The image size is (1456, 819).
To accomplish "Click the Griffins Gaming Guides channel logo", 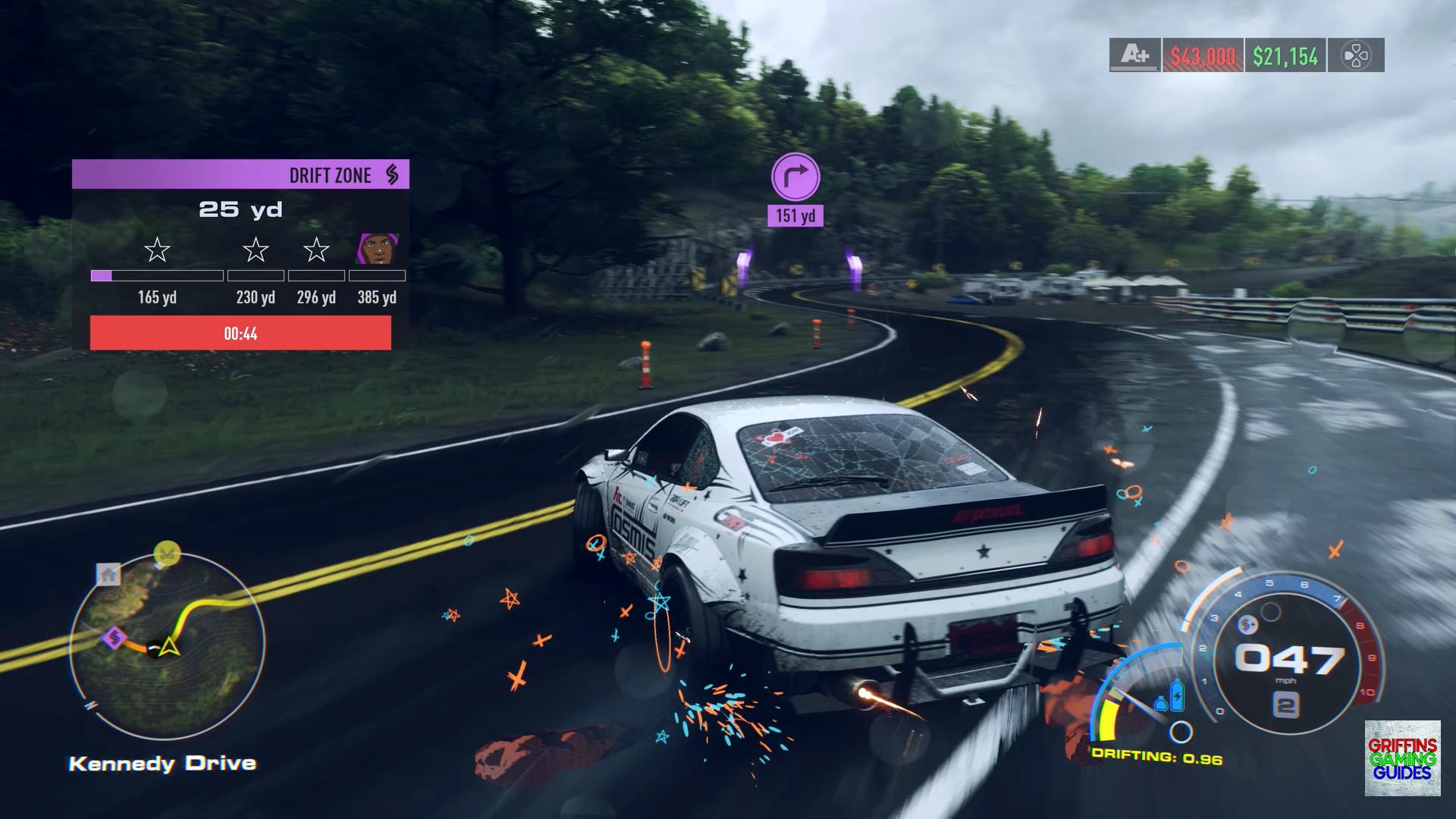I will (x=1402, y=758).
